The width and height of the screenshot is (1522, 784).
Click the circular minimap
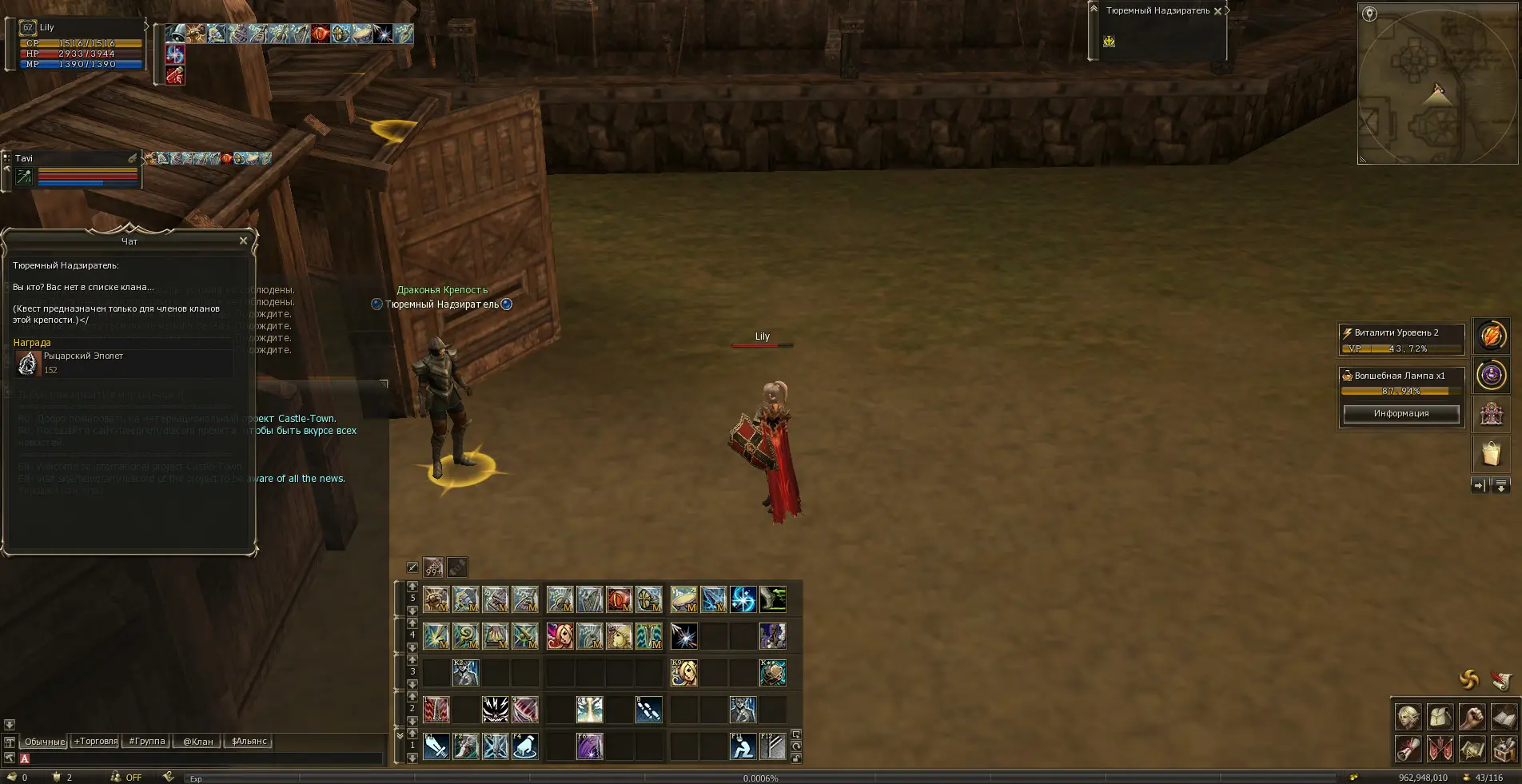pyautogui.click(x=1437, y=84)
